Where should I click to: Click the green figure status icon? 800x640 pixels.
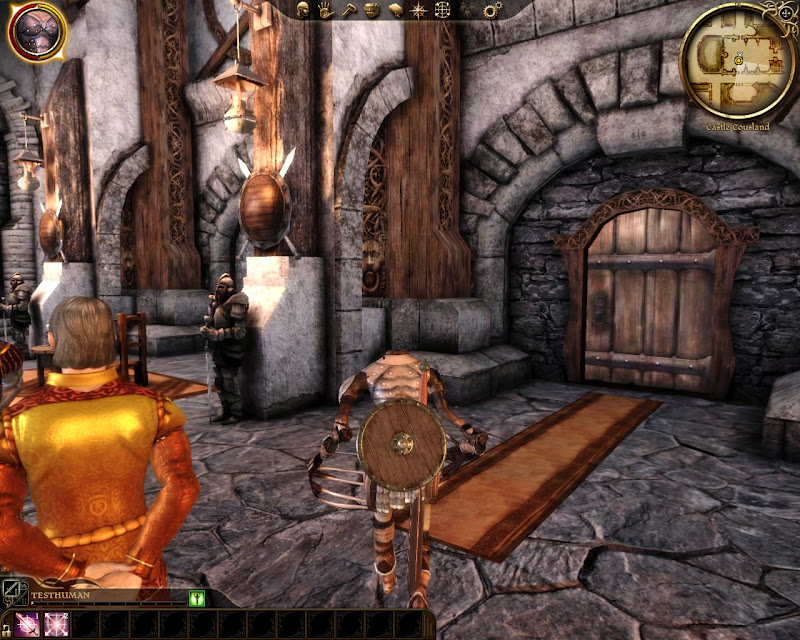(197, 598)
